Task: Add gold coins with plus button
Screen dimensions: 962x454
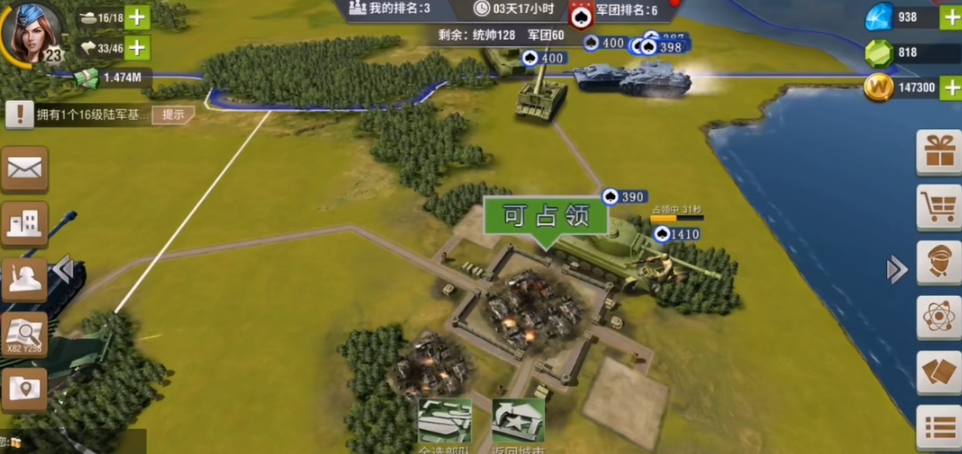Action: pyautogui.click(x=951, y=88)
